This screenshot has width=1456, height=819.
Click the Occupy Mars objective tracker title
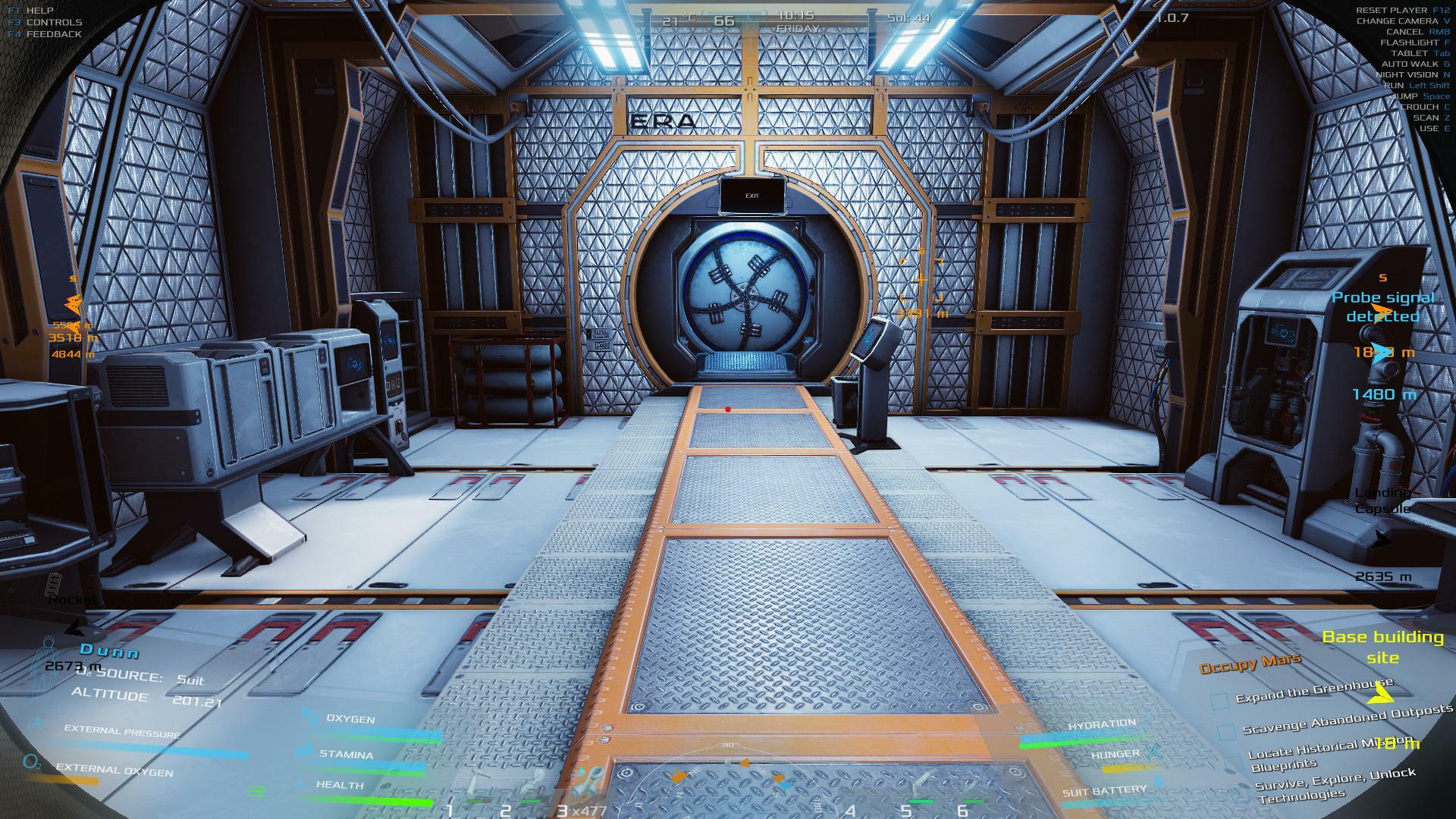1250,664
